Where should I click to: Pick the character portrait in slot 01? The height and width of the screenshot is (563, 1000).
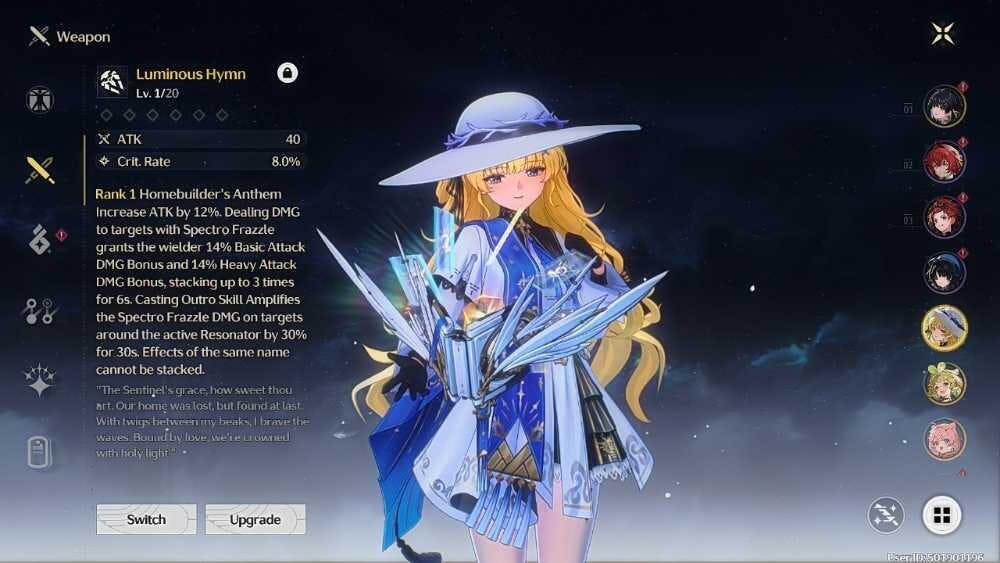point(944,106)
